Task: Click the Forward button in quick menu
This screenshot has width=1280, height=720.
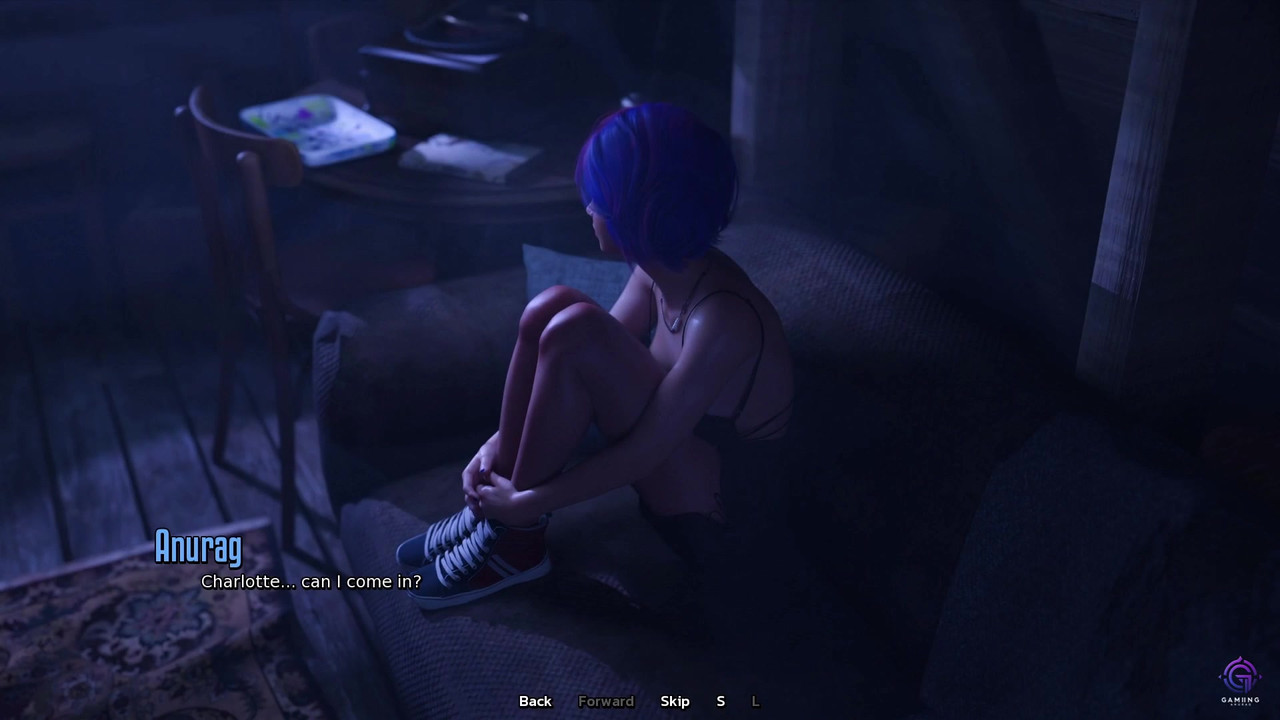Action: coord(606,701)
